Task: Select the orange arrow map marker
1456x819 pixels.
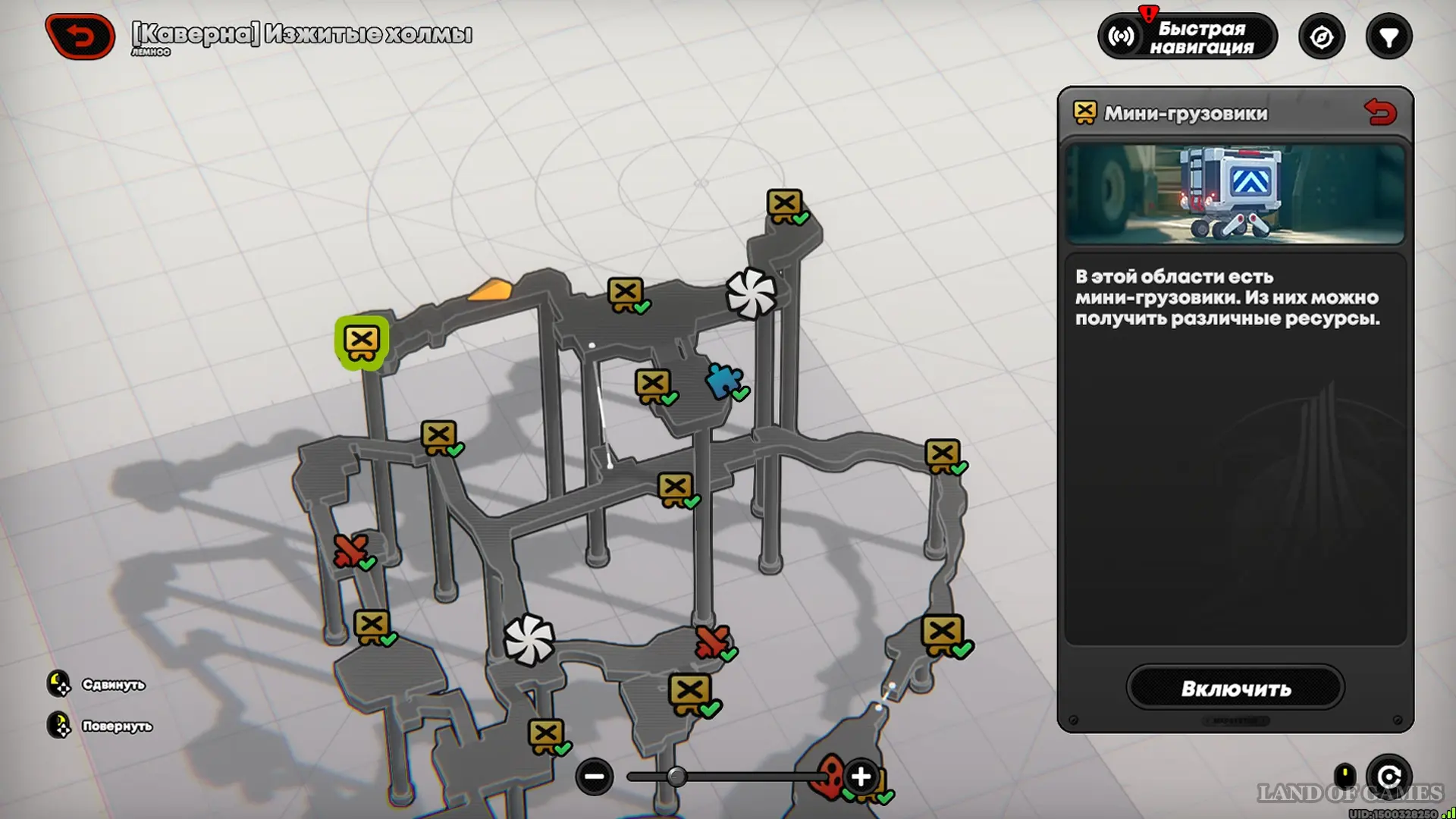Action: 491,290
